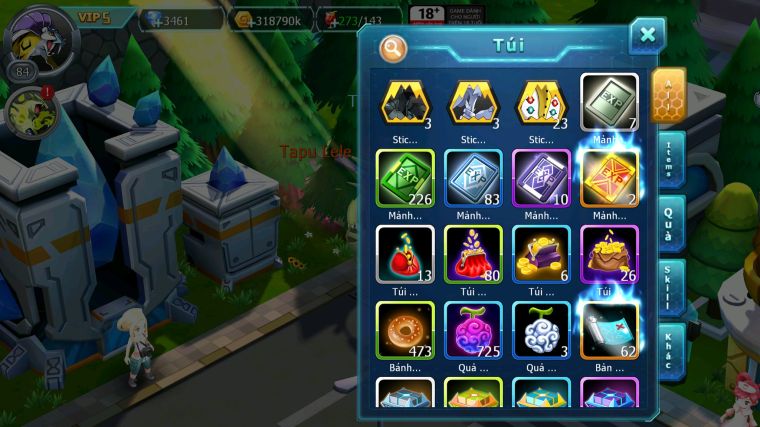The height and width of the screenshot is (427, 760).
Task: Select the purple coin bag with 26
Action: click(x=609, y=253)
